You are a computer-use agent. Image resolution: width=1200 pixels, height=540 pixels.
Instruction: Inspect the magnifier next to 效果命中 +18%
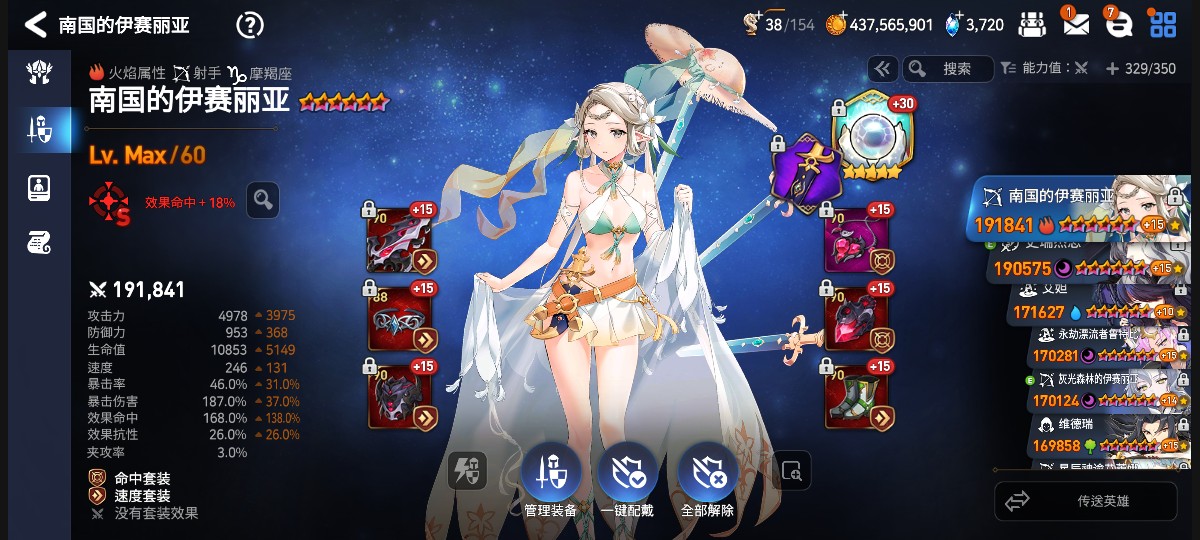[x=263, y=200]
